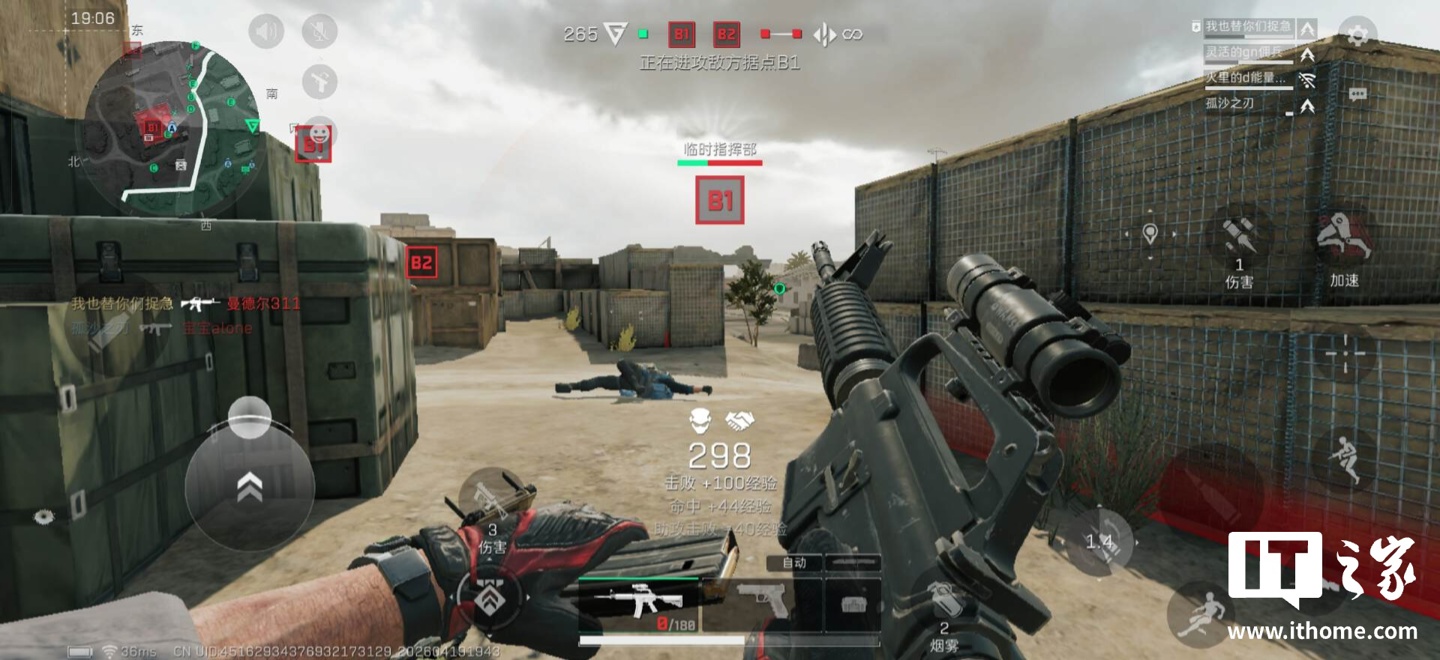Select the assault rifle weapon slot

[x=638, y=605]
